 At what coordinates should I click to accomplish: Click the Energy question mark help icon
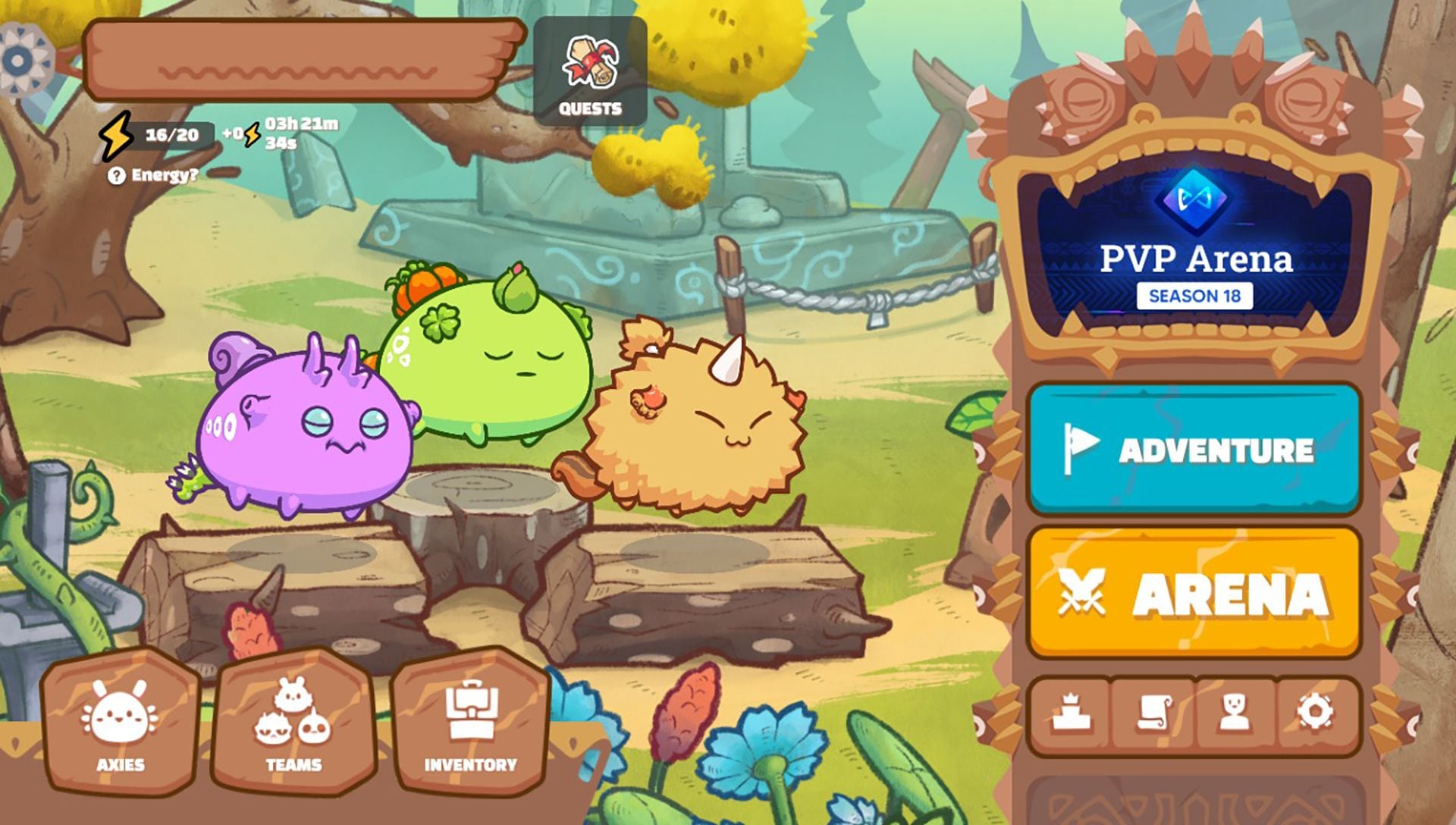pyautogui.click(x=116, y=175)
